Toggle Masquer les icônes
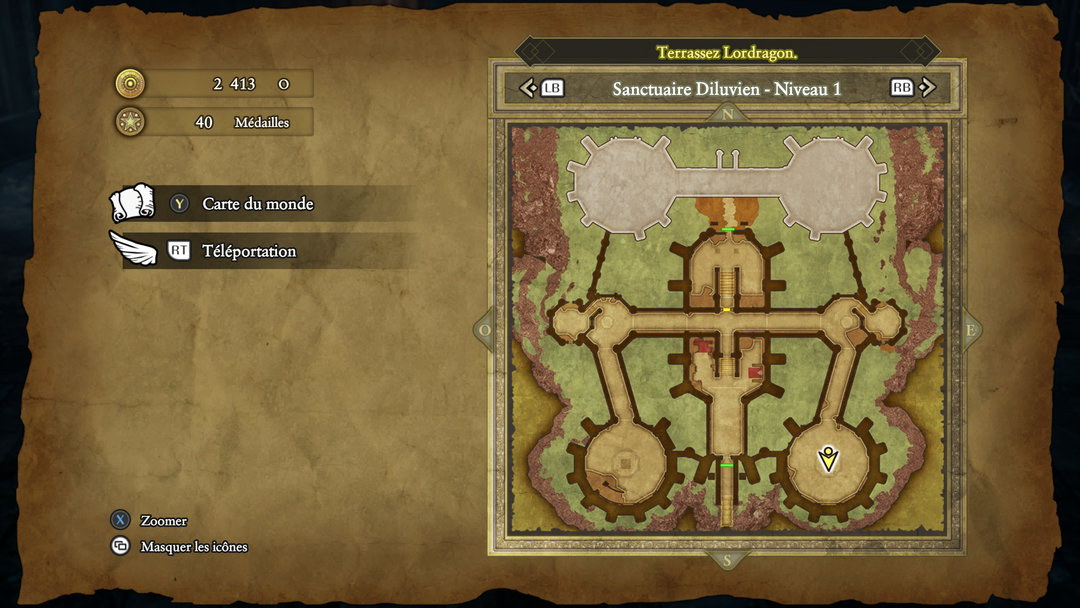1080x608 pixels. click(193, 547)
